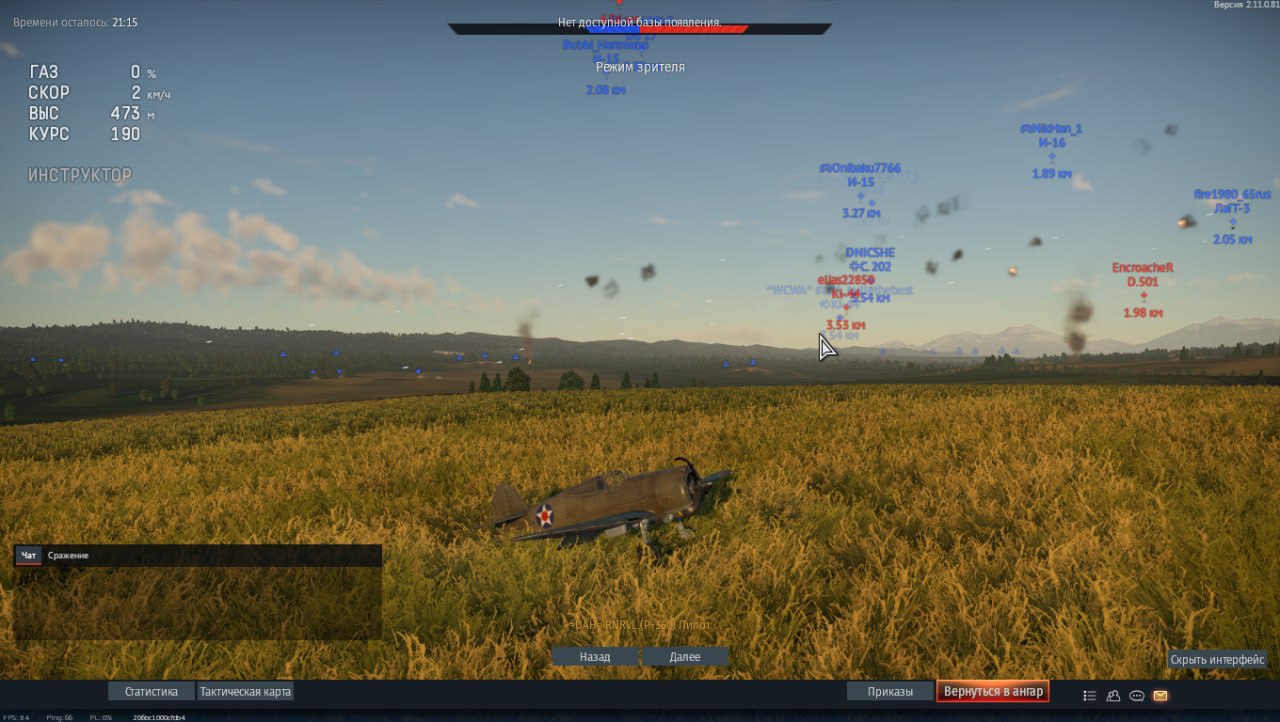Show the Тактическая карта
Image resolution: width=1280 pixels, height=722 pixels.
pyautogui.click(x=245, y=691)
